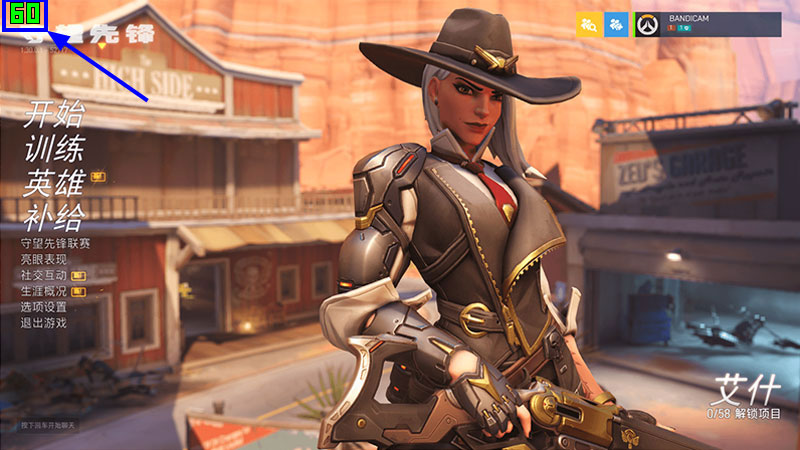
Task: Open the 社交互动 social menu
Action: [x=43, y=275]
